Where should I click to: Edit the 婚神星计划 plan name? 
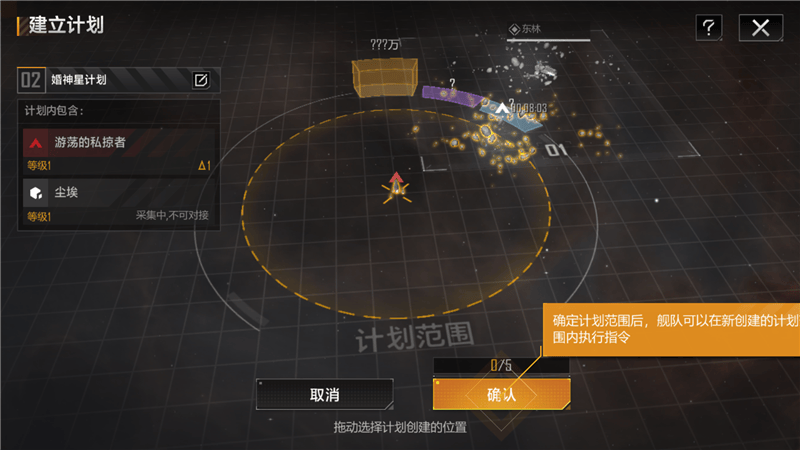tap(200, 80)
